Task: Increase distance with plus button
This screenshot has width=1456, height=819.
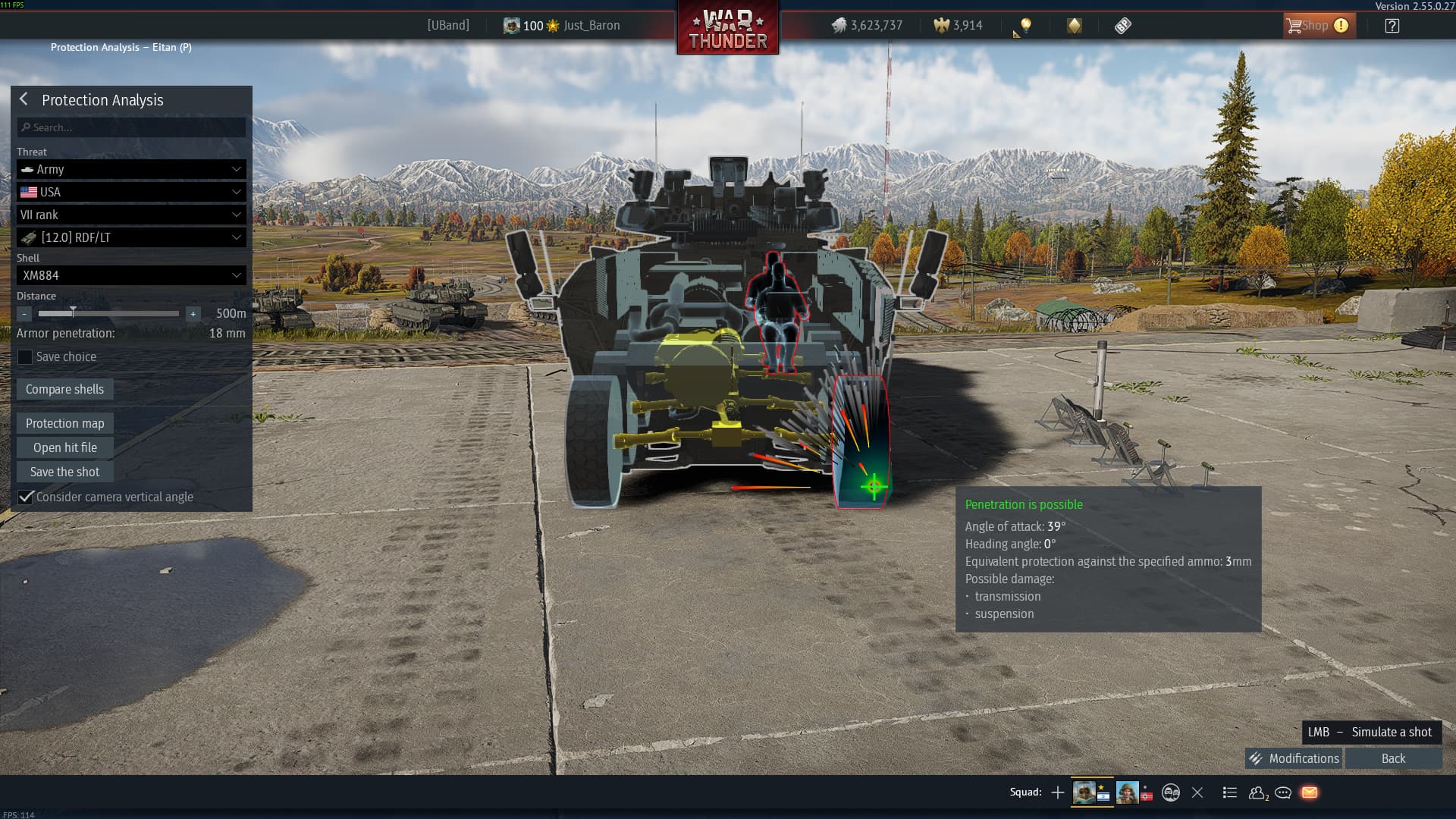Action: [193, 313]
